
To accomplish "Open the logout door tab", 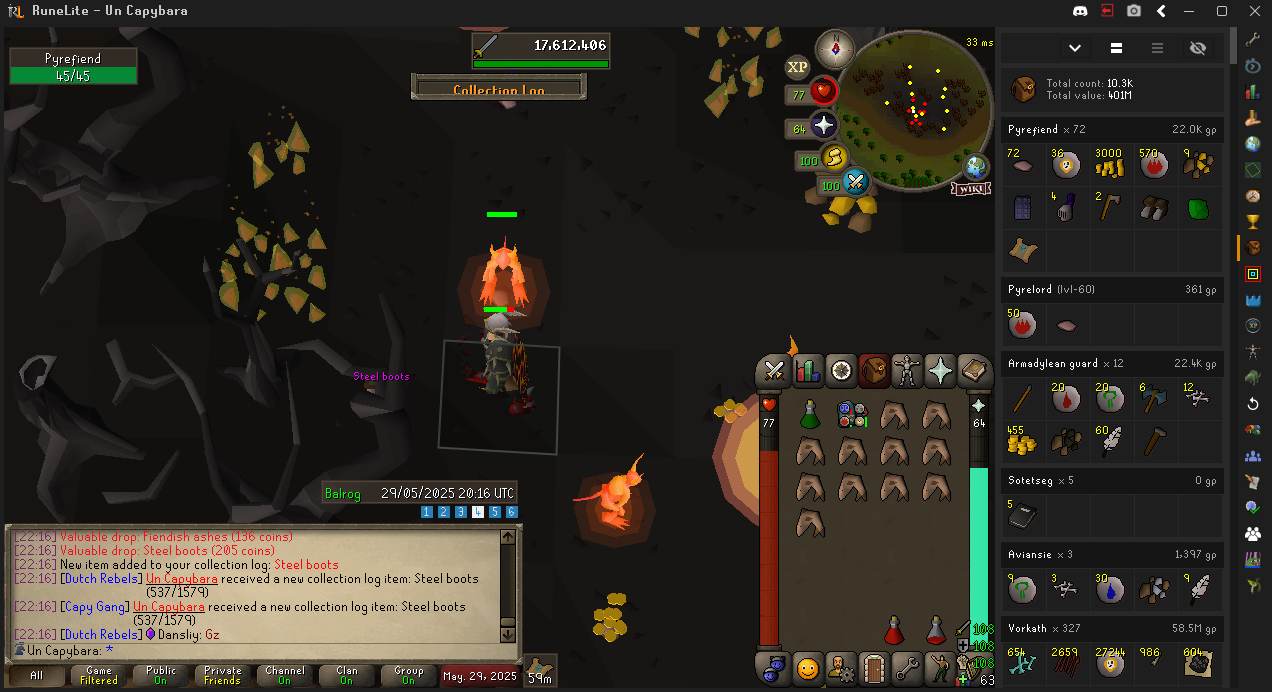I will click(x=874, y=667).
